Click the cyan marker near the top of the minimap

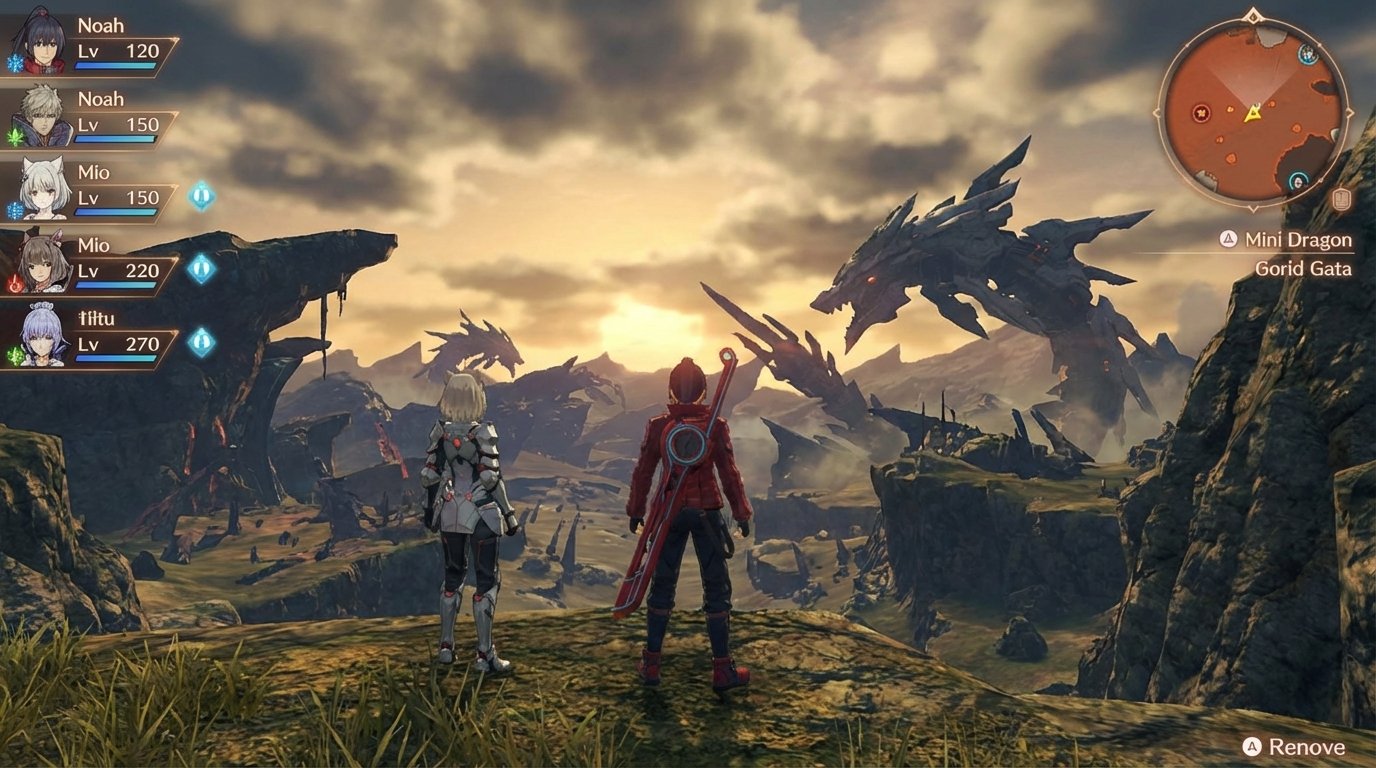(x=1308, y=55)
